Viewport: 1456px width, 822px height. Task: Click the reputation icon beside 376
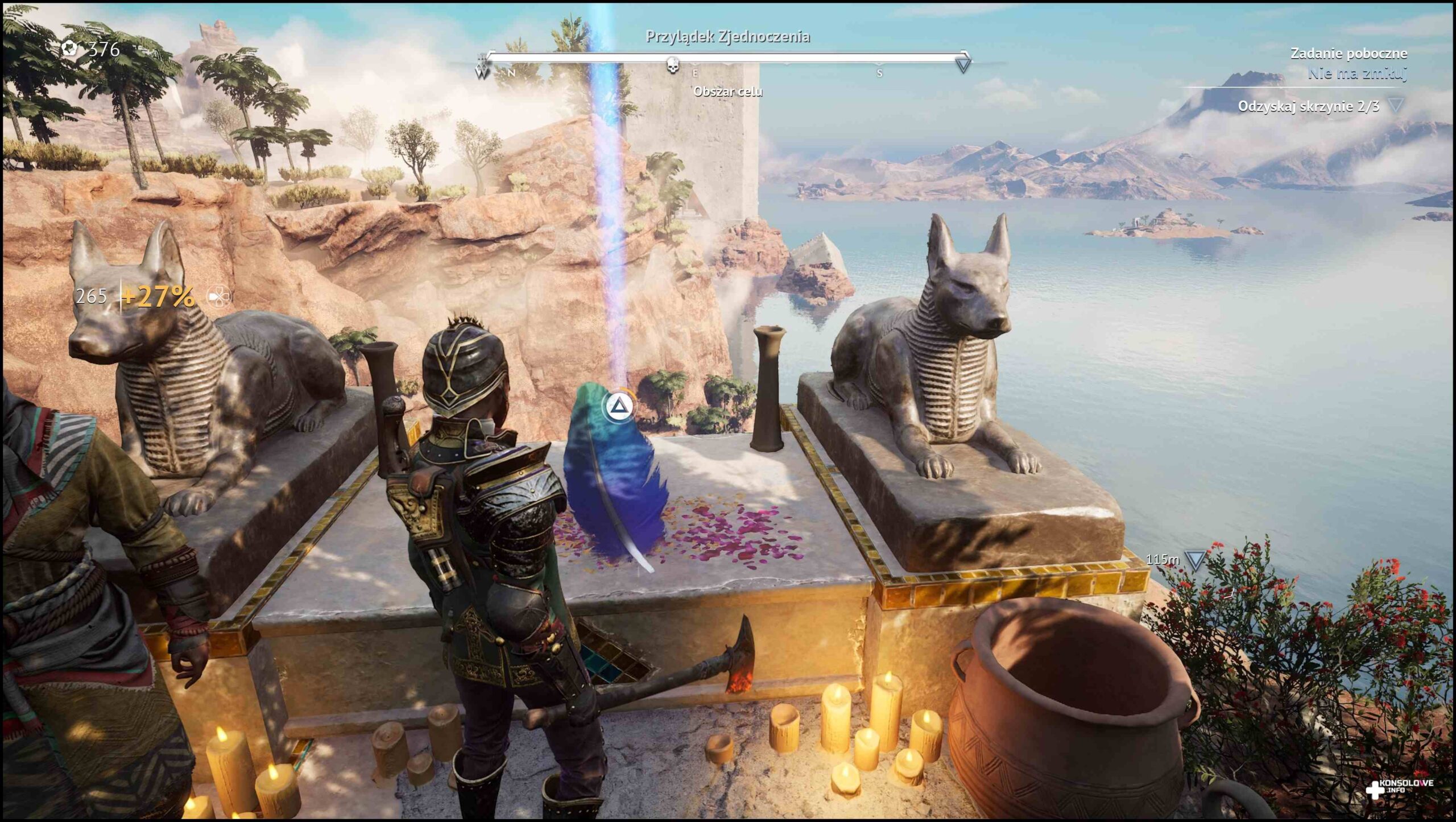coord(71,49)
